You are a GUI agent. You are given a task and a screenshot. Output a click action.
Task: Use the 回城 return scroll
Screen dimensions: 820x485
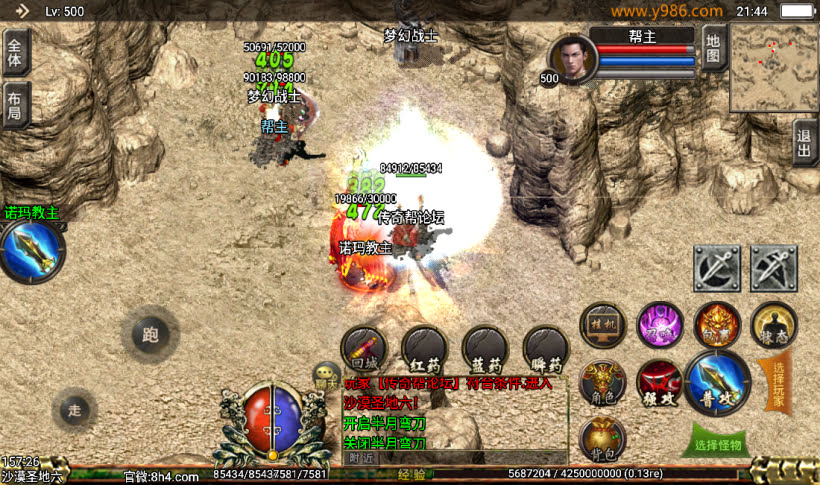363,348
